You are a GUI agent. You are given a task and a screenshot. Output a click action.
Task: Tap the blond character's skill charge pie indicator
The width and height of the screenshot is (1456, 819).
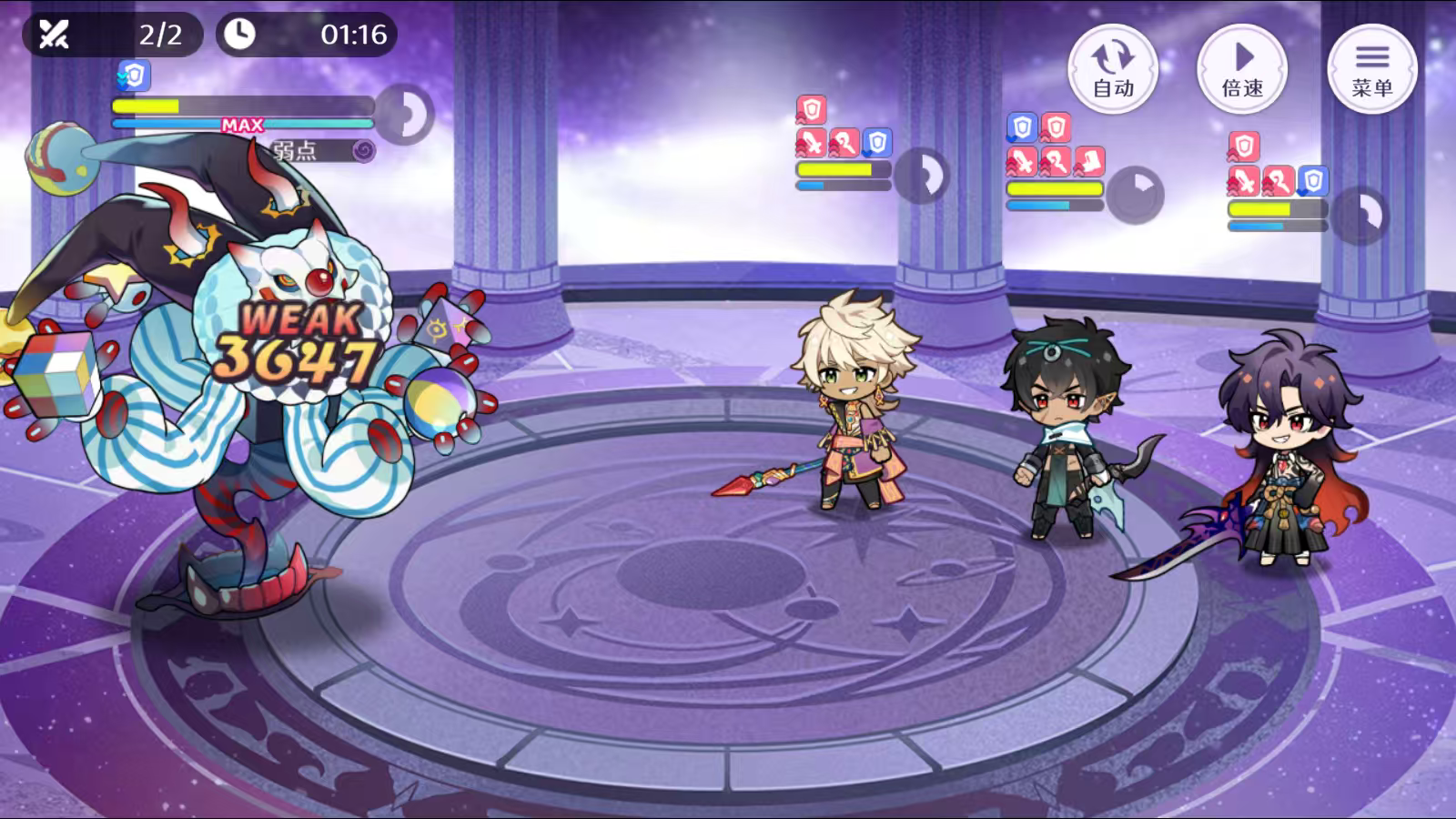pyautogui.click(x=922, y=177)
